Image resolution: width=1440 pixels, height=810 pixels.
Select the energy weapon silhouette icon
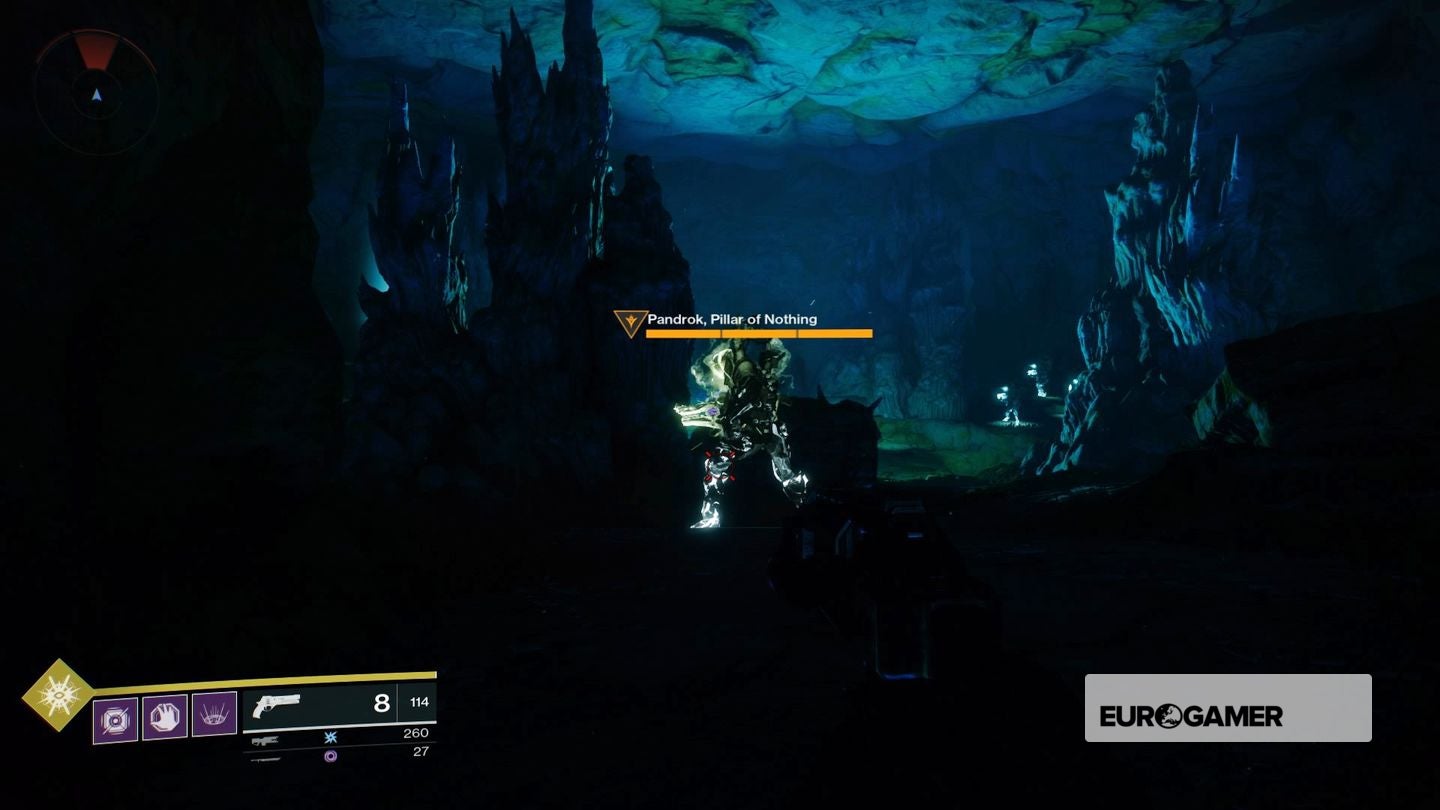[x=264, y=742]
